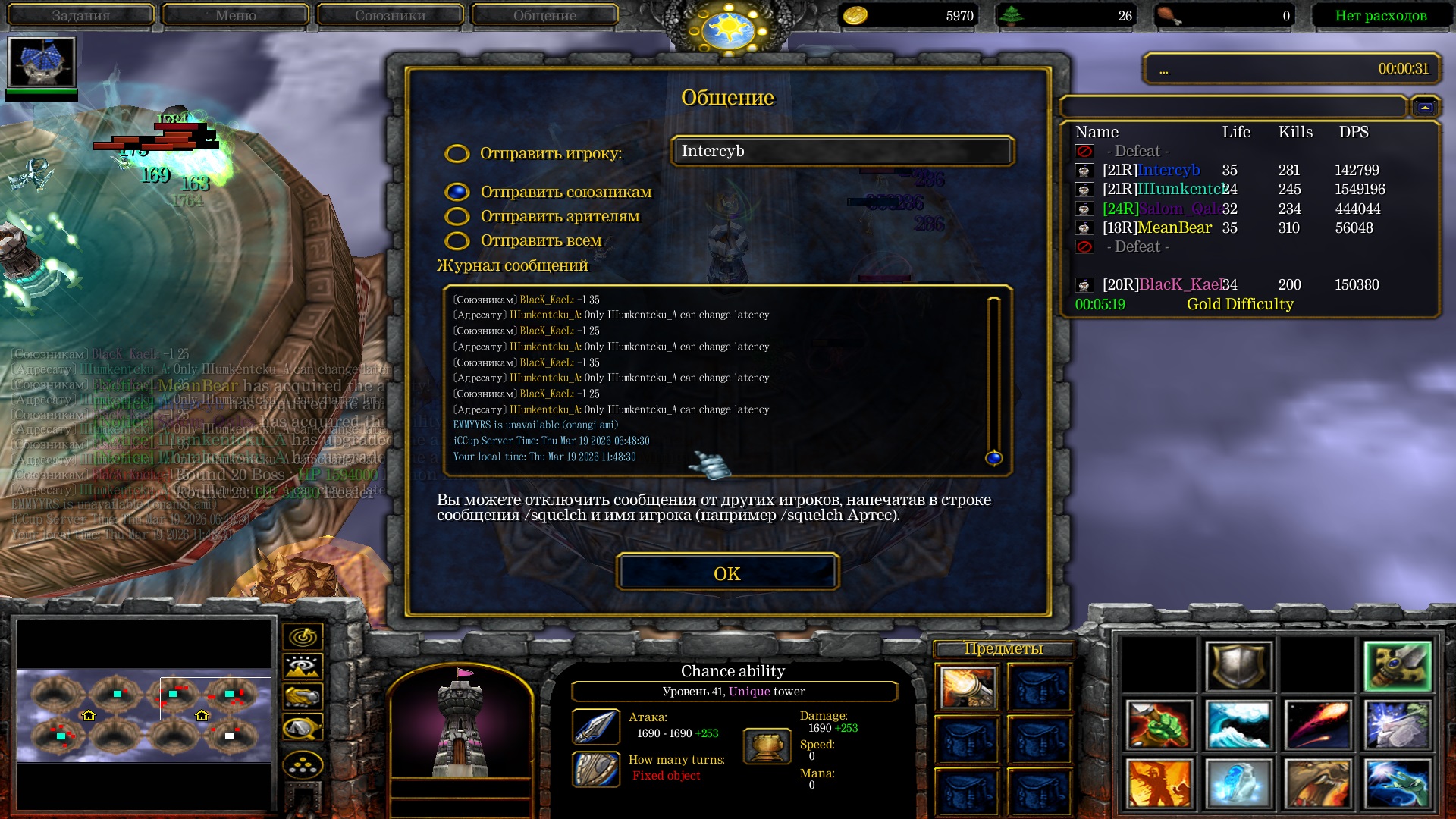
Task: Click the minimap signal ping button
Action: [x=303, y=637]
